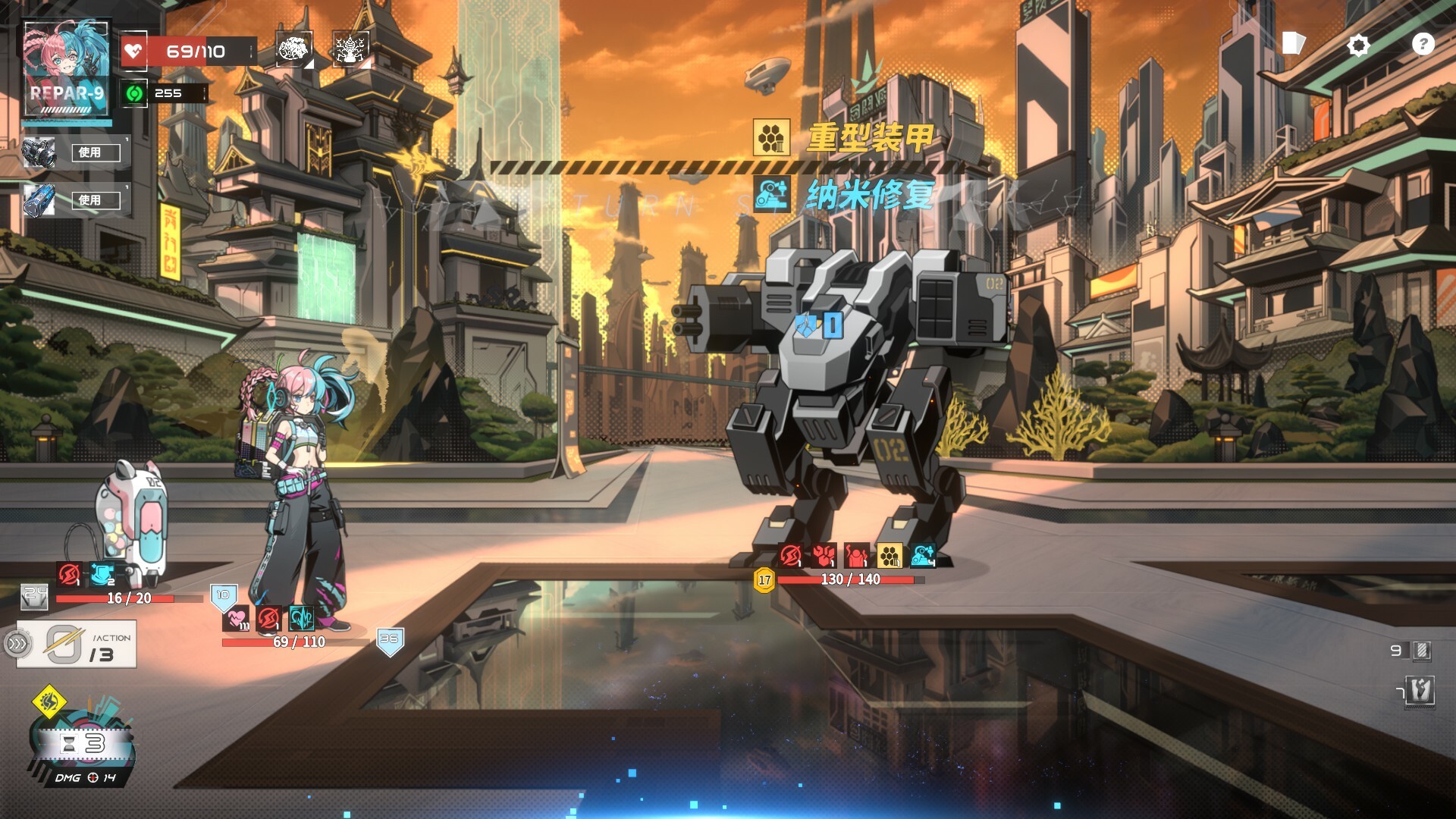This screenshot has height=819, width=1456.
Task: Open the help question mark
Action: click(x=1423, y=45)
